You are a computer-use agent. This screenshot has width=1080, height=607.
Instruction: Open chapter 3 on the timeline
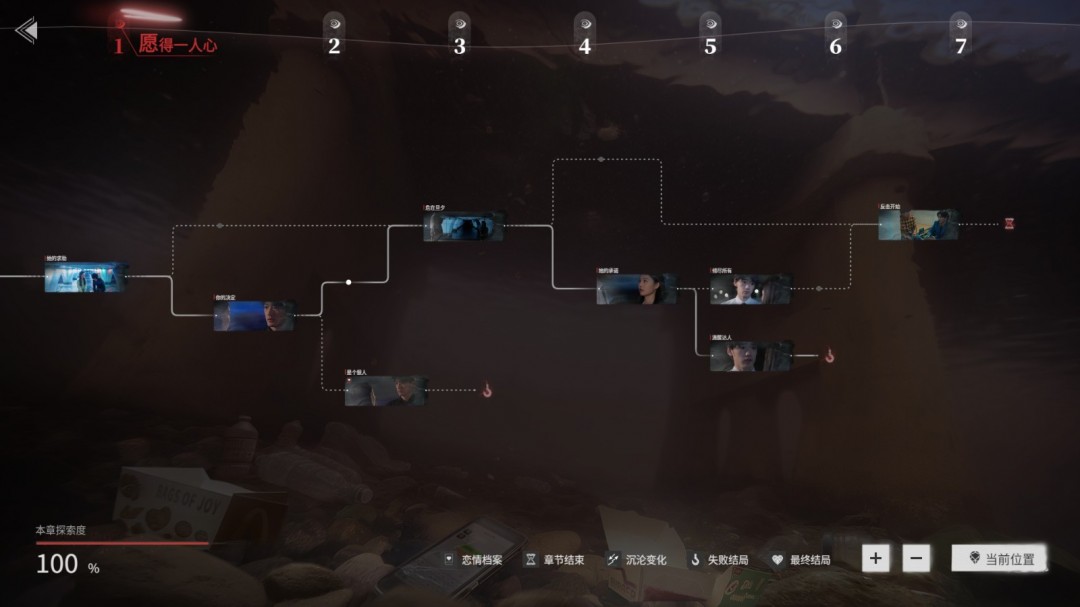tap(459, 45)
